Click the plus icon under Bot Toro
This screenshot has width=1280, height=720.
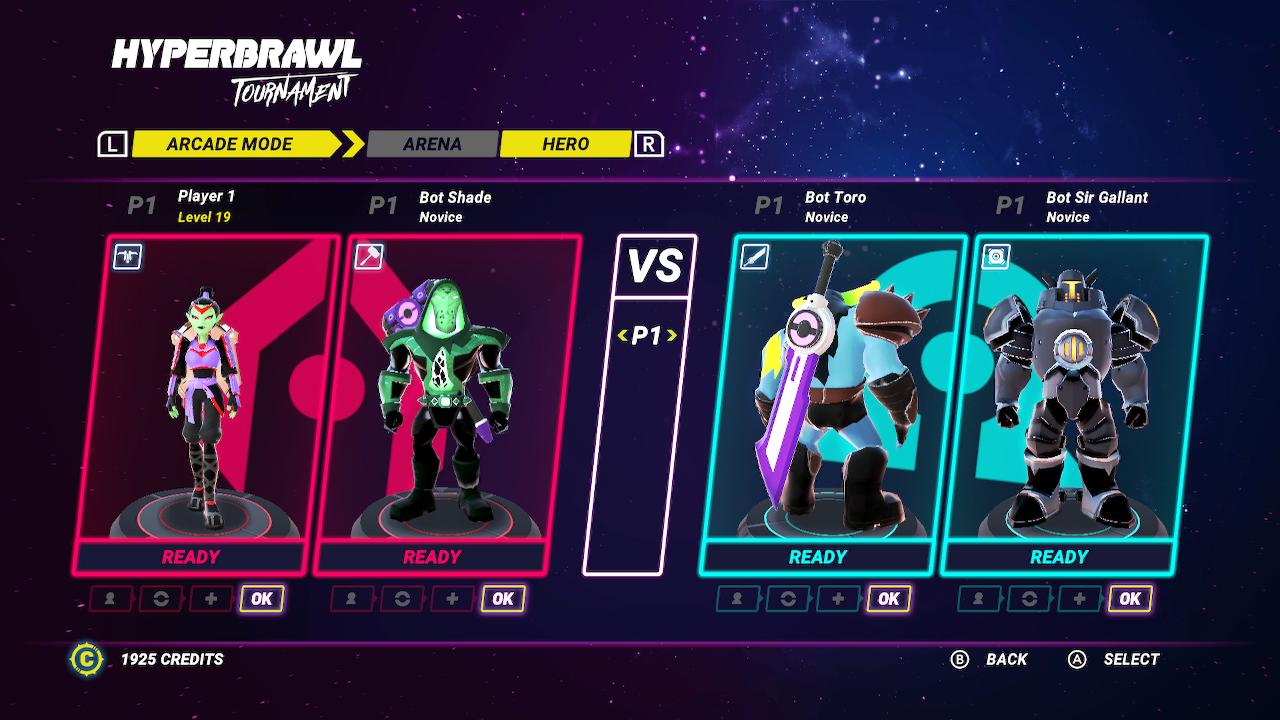tap(838, 599)
